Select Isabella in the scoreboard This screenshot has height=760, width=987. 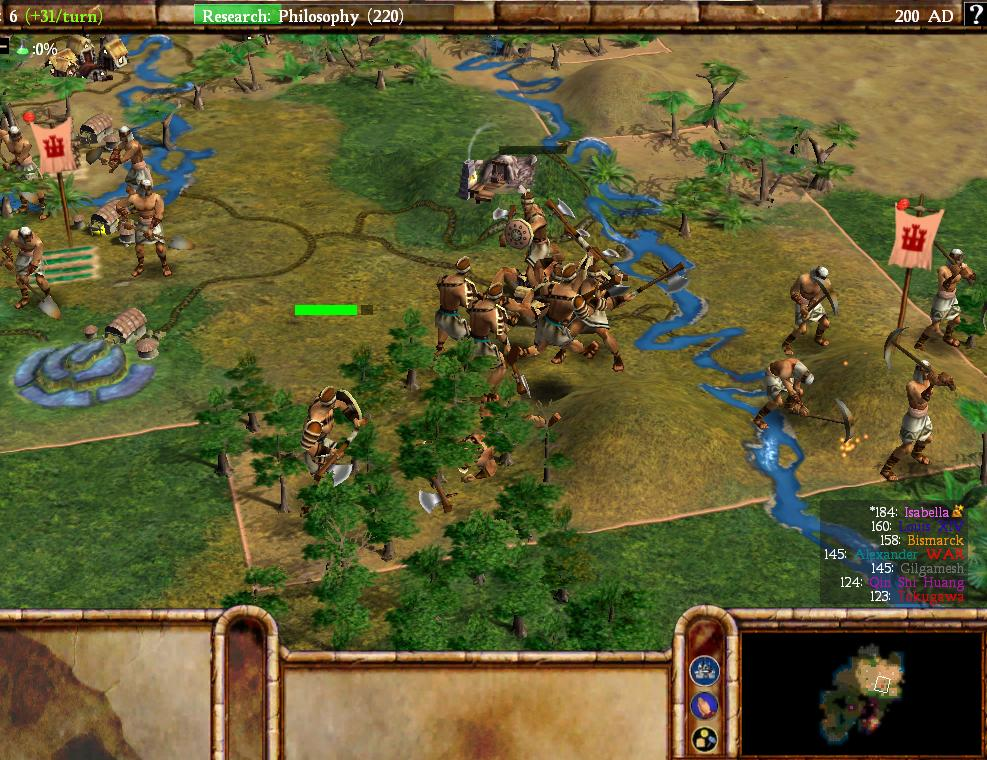926,512
